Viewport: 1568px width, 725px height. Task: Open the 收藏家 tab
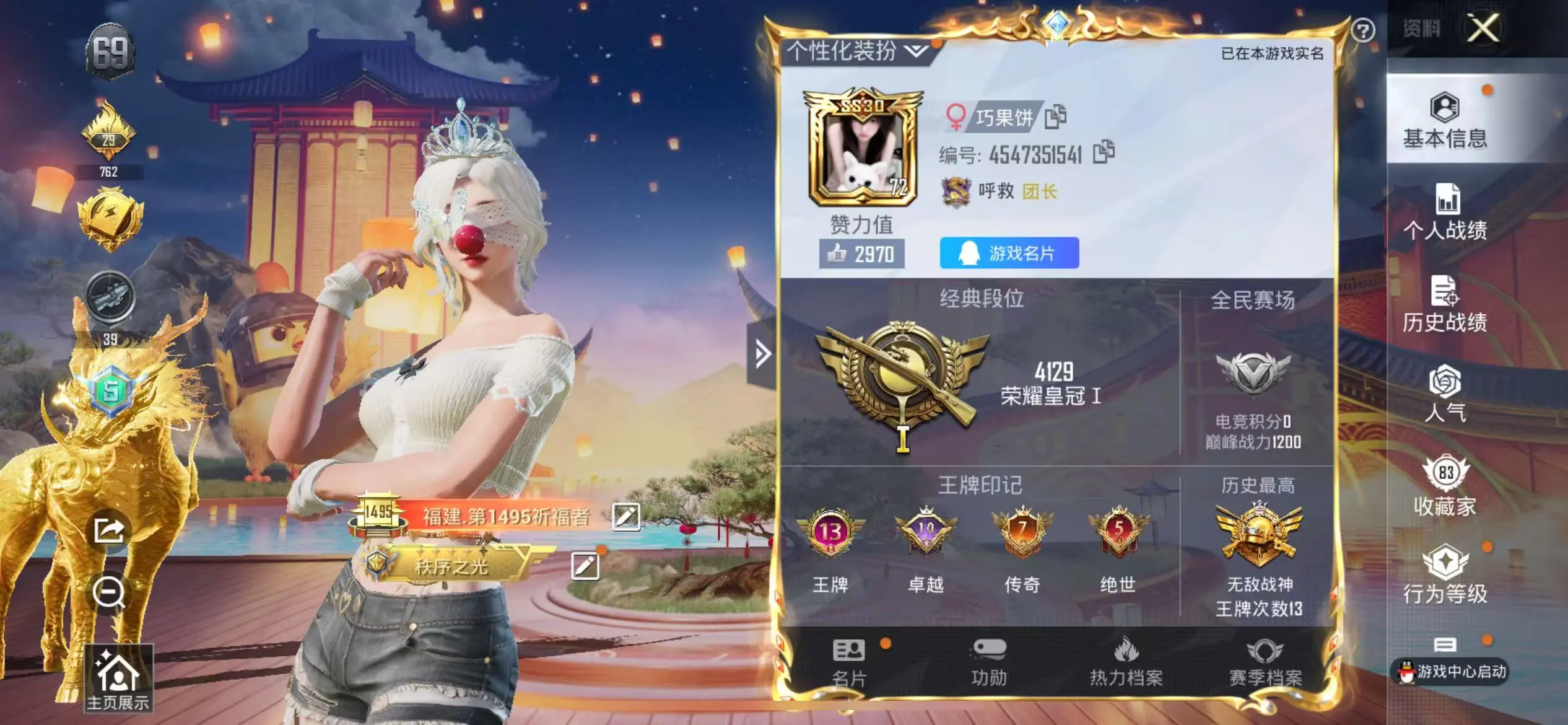pos(1445,487)
